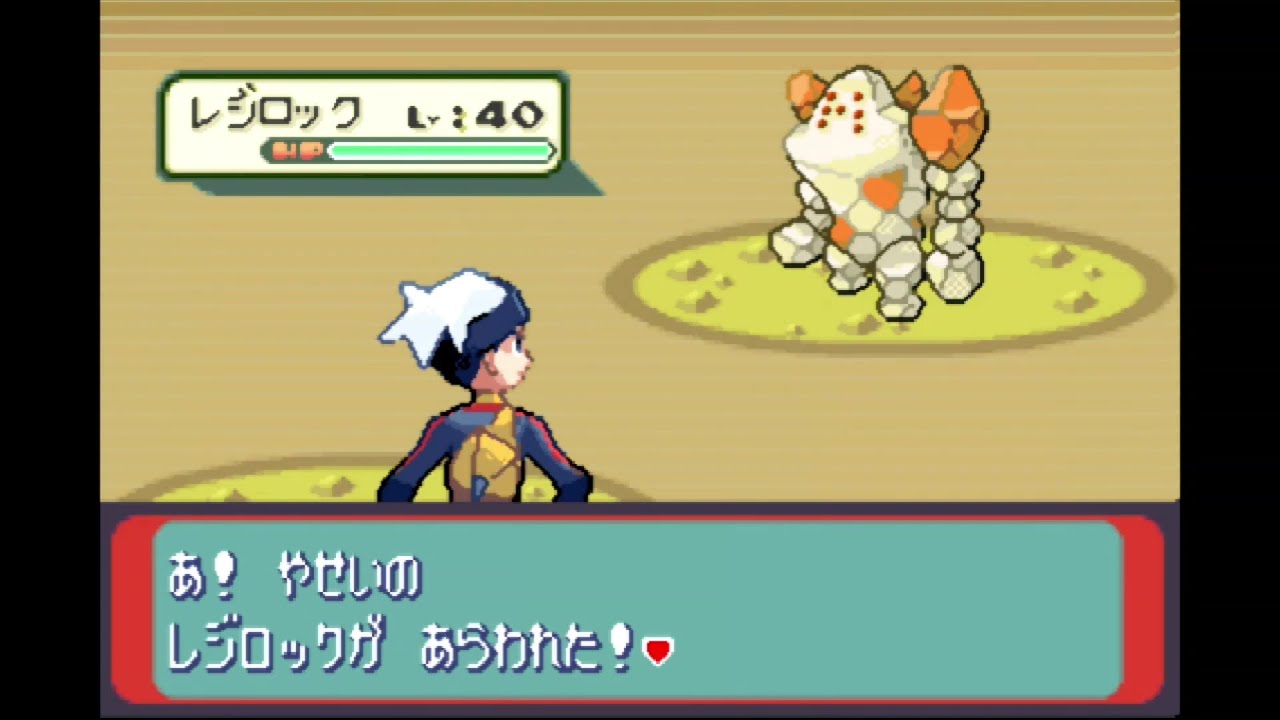This screenshot has height=720, width=1280.
Task: Click the green HP bar
Action: [440, 151]
